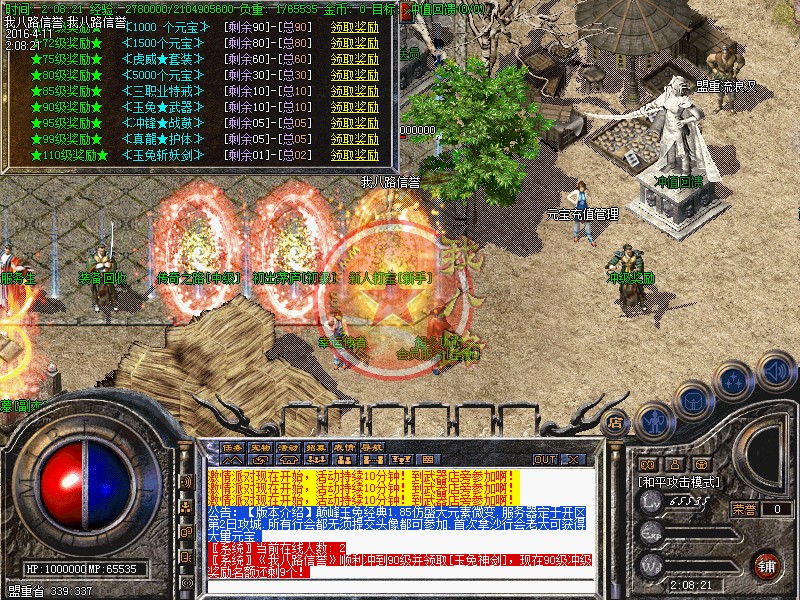Viewport: 800px width, 600px height.
Task: Claim the 110级 玉兔斩妖剑 reward
Action: (x=355, y=155)
